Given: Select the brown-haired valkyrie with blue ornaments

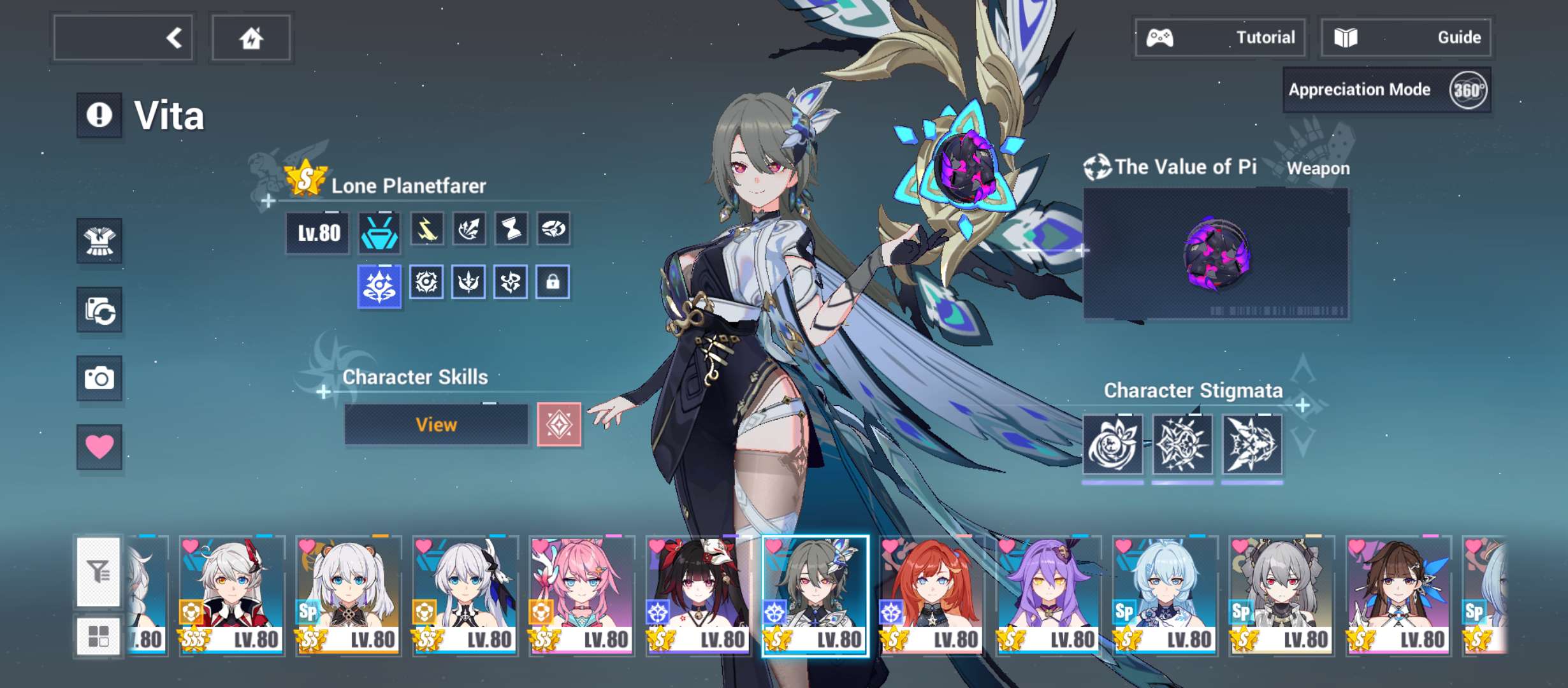Looking at the screenshot, I should pos(1398,595).
